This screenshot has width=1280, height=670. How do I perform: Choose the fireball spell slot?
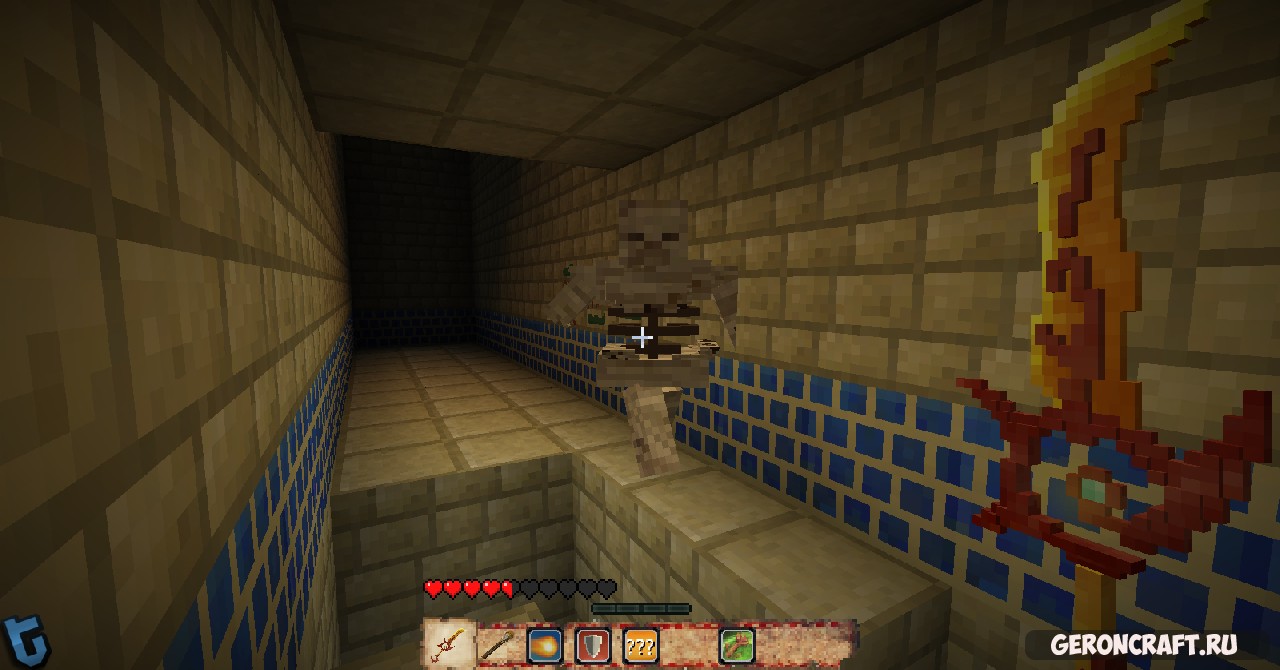pyautogui.click(x=545, y=645)
